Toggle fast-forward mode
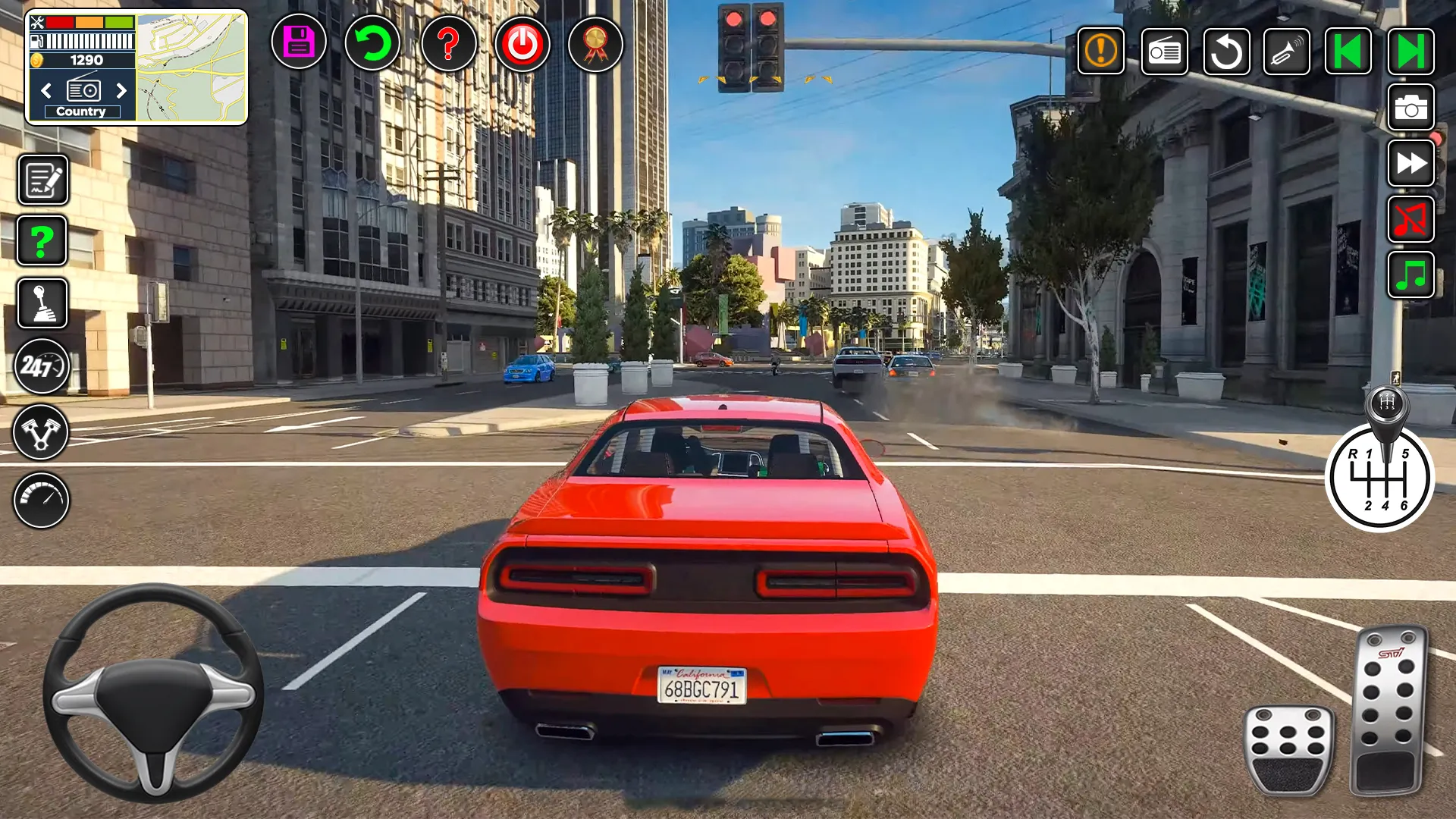 (1410, 164)
